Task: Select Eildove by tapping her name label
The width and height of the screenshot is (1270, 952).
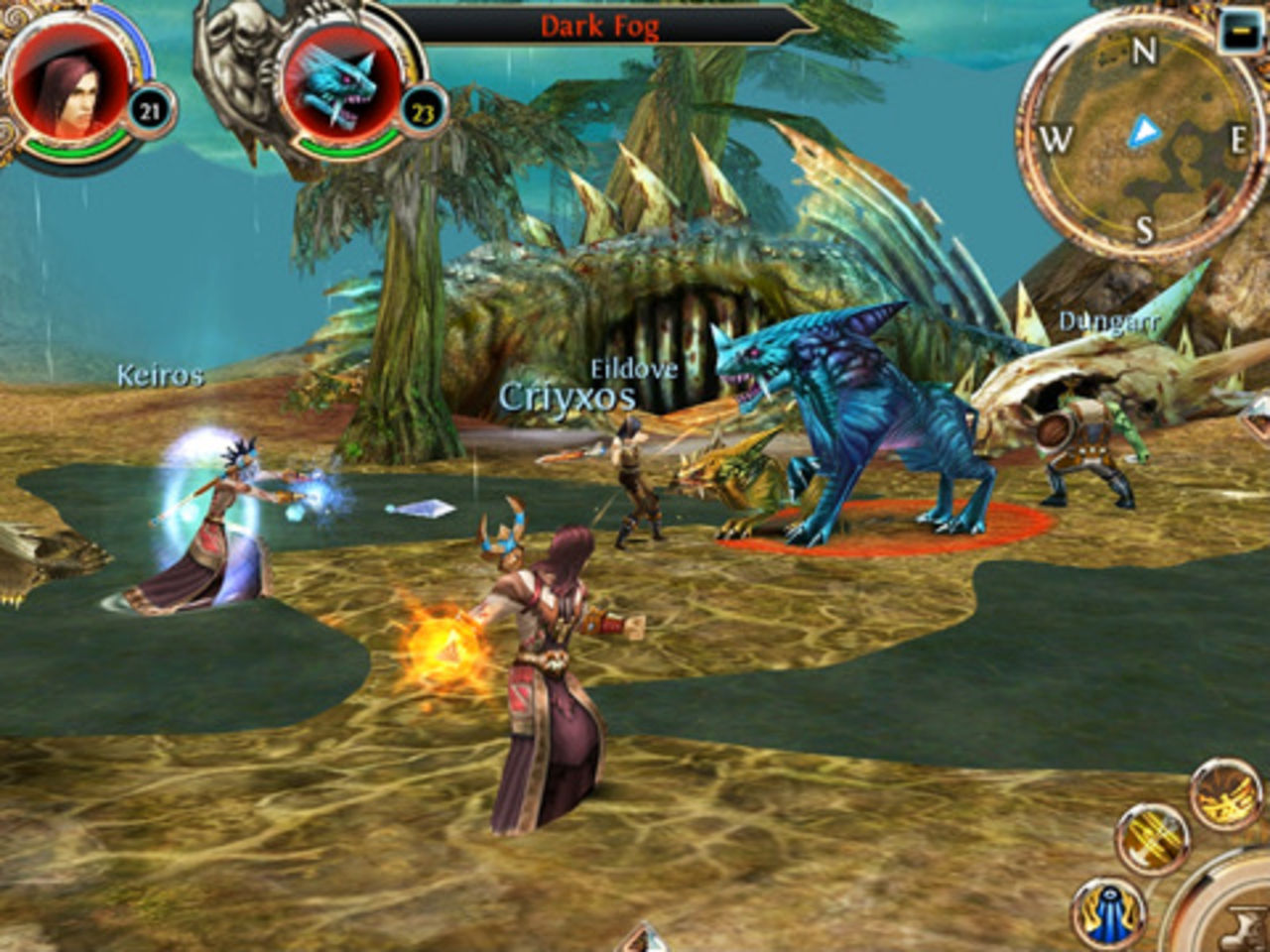Action: pyautogui.click(x=636, y=368)
